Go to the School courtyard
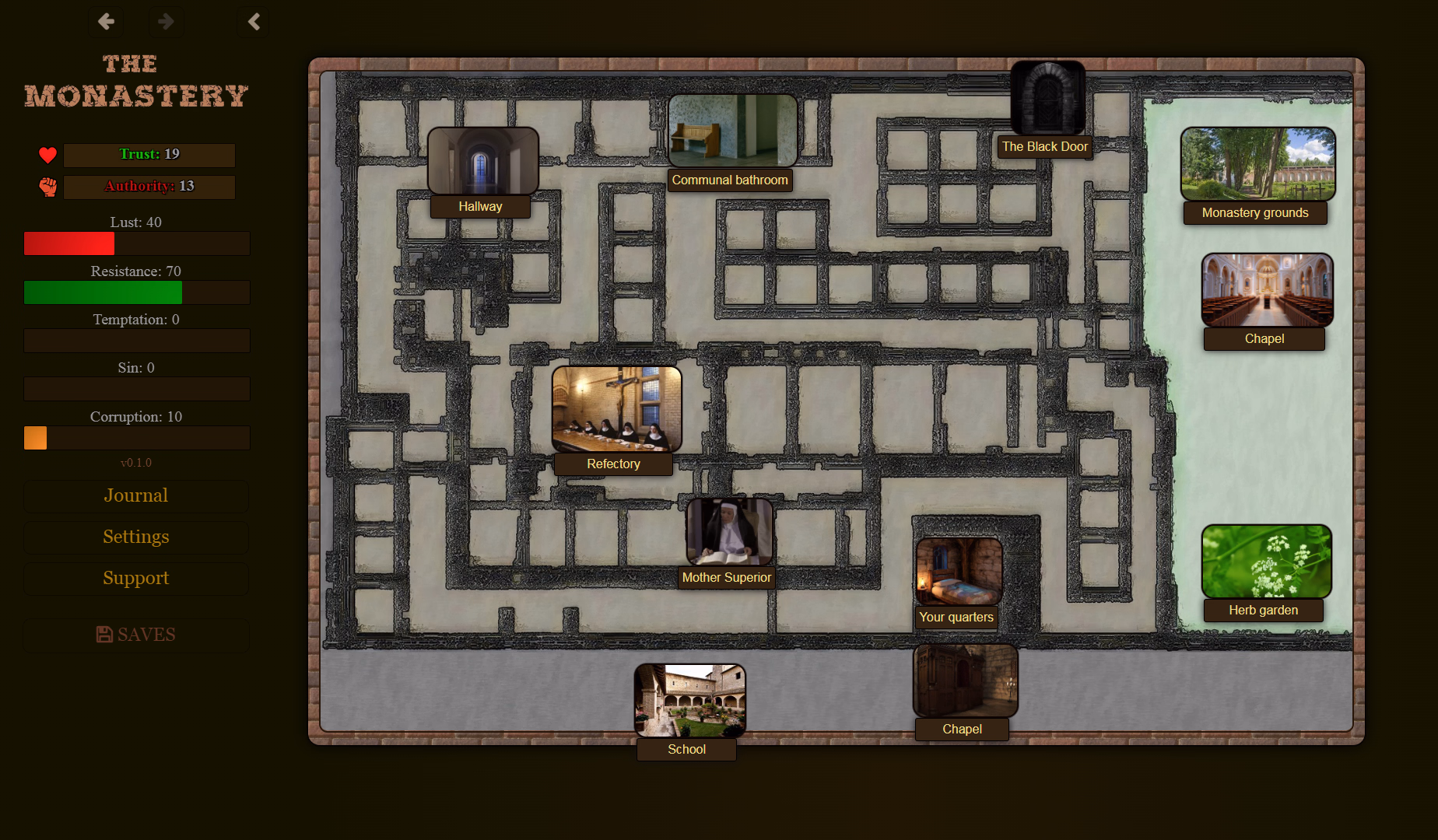This screenshot has height=840, width=1438. tap(688, 698)
